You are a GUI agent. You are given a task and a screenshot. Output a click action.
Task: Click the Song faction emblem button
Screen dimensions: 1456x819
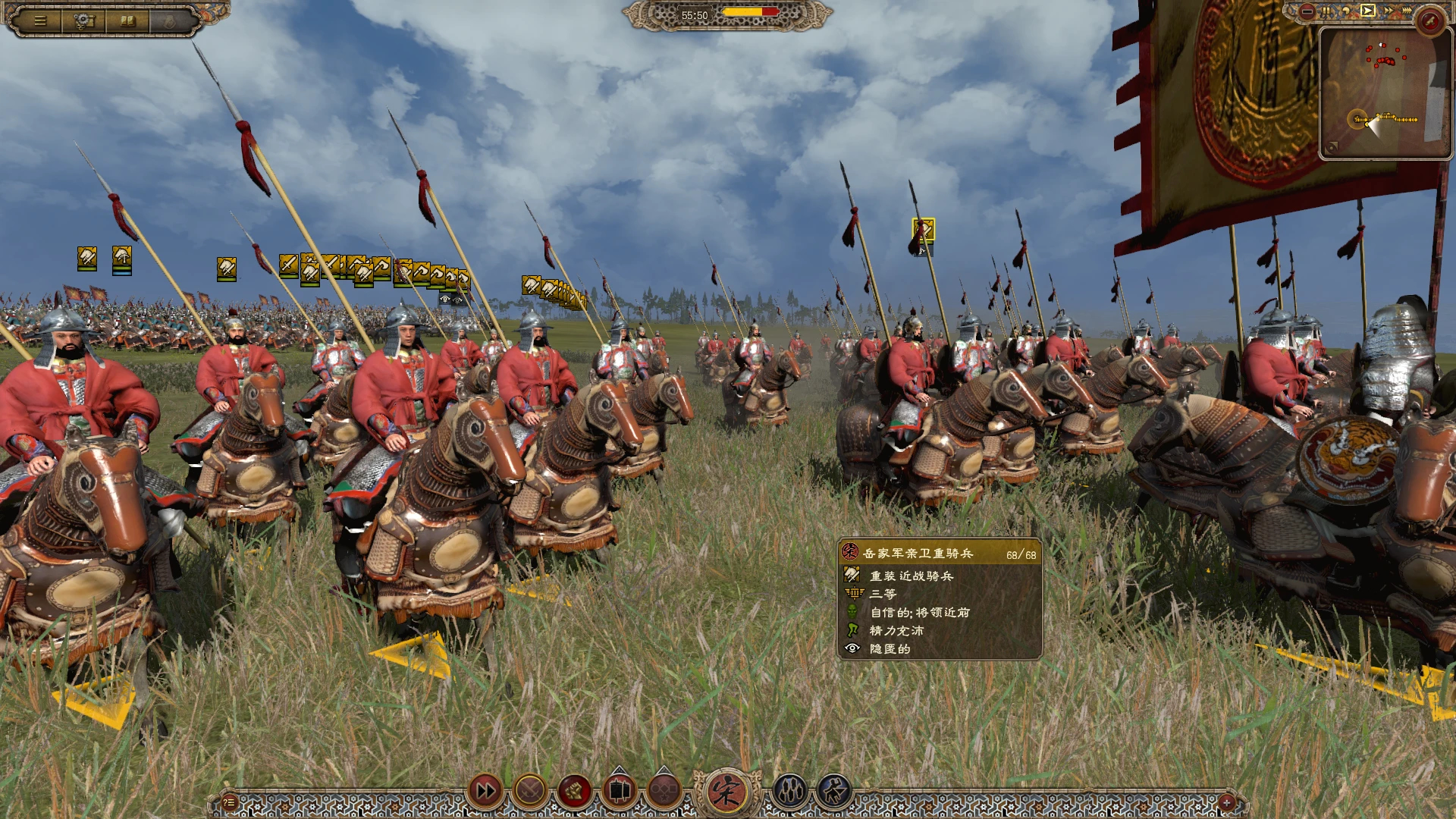(726, 792)
